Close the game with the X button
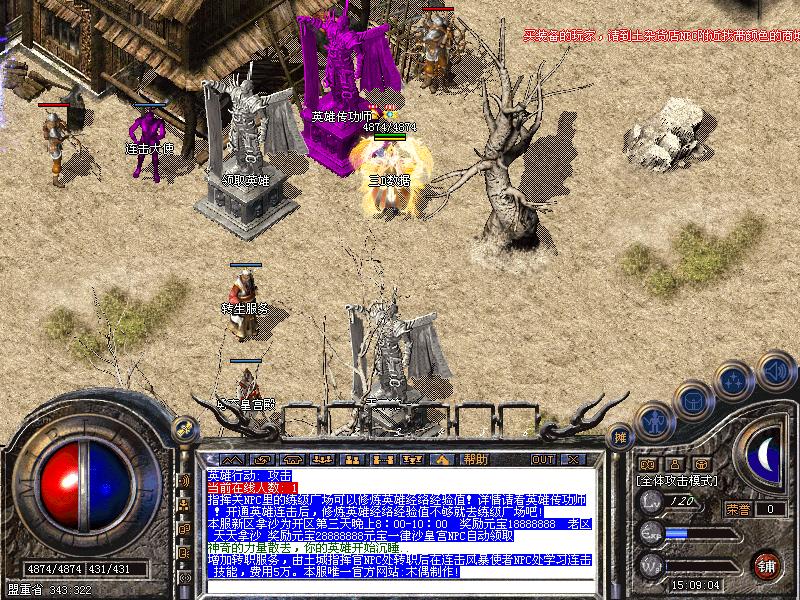 point(572,459)
